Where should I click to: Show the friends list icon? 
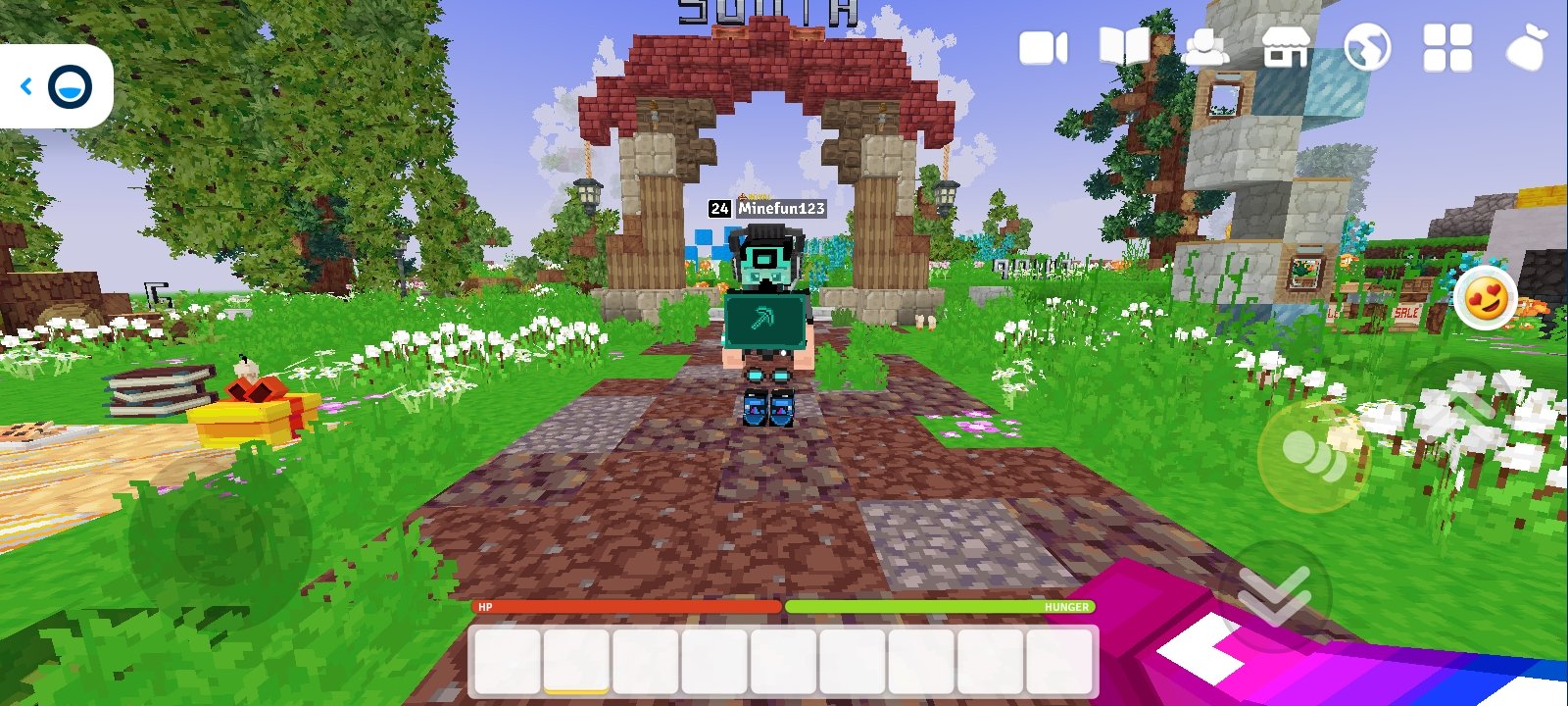[1204, 47]
